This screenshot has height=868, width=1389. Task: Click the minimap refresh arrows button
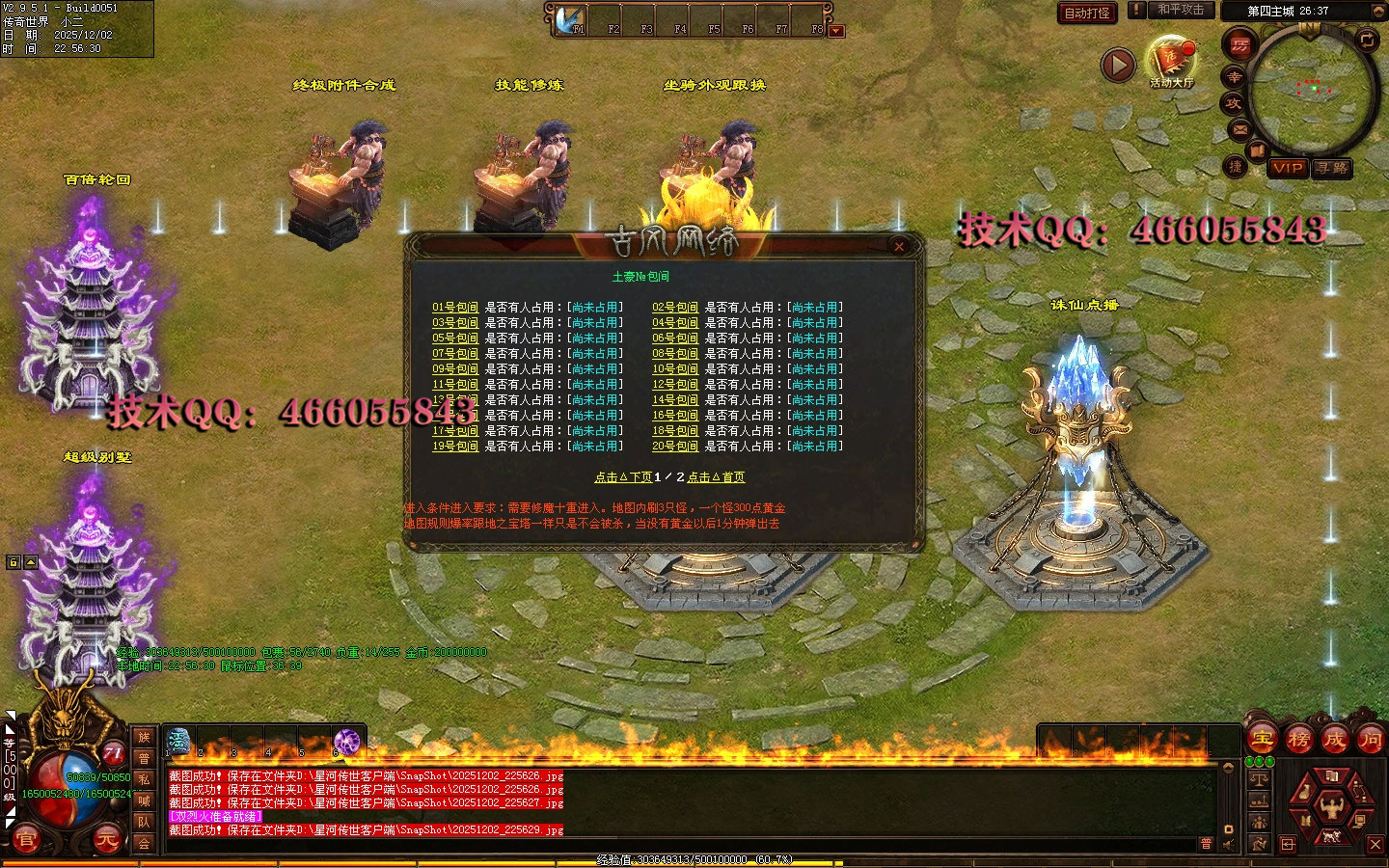pos(1367,40)
